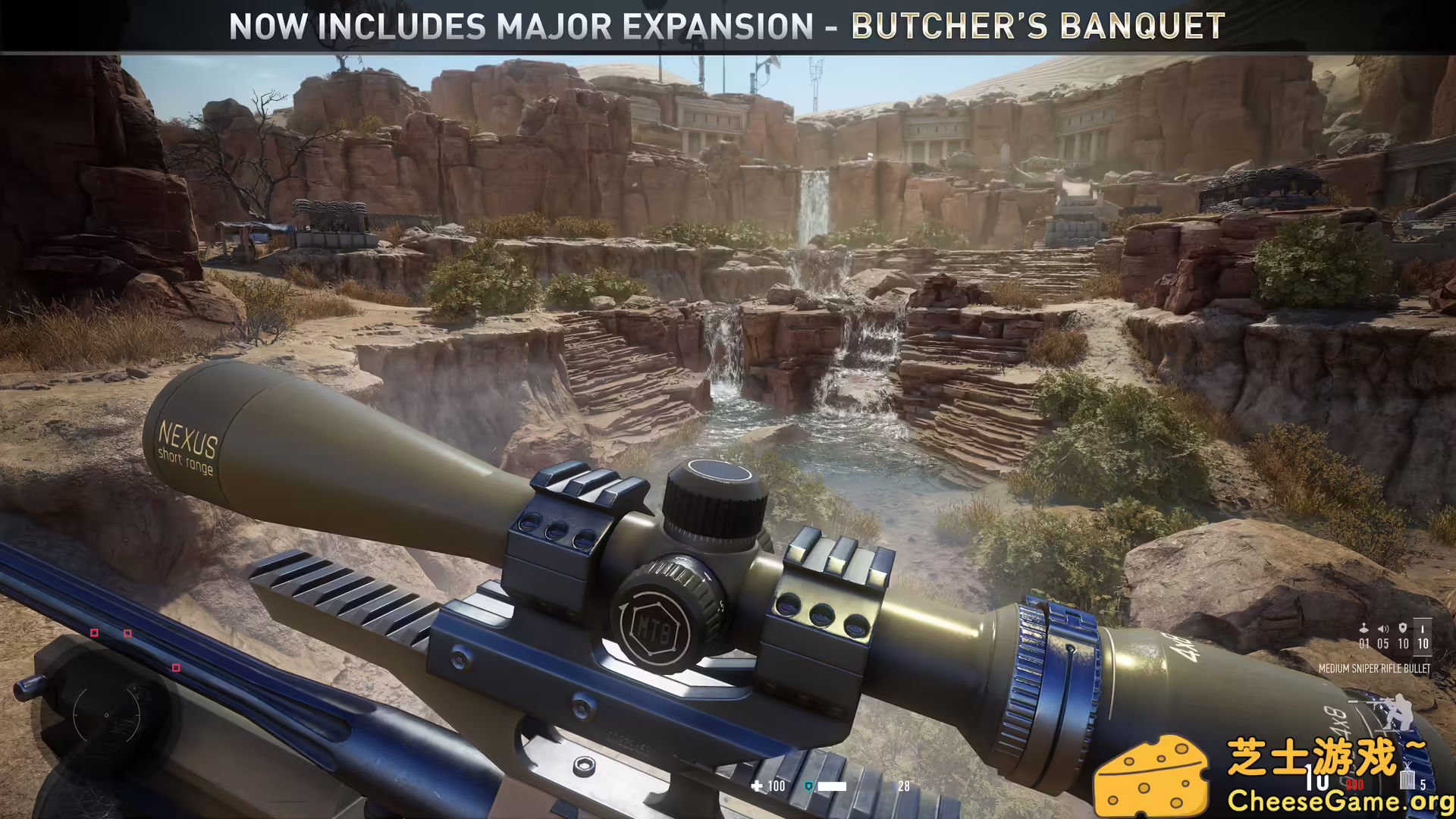Toggle the leftmost red marker square

pos(94,631)
